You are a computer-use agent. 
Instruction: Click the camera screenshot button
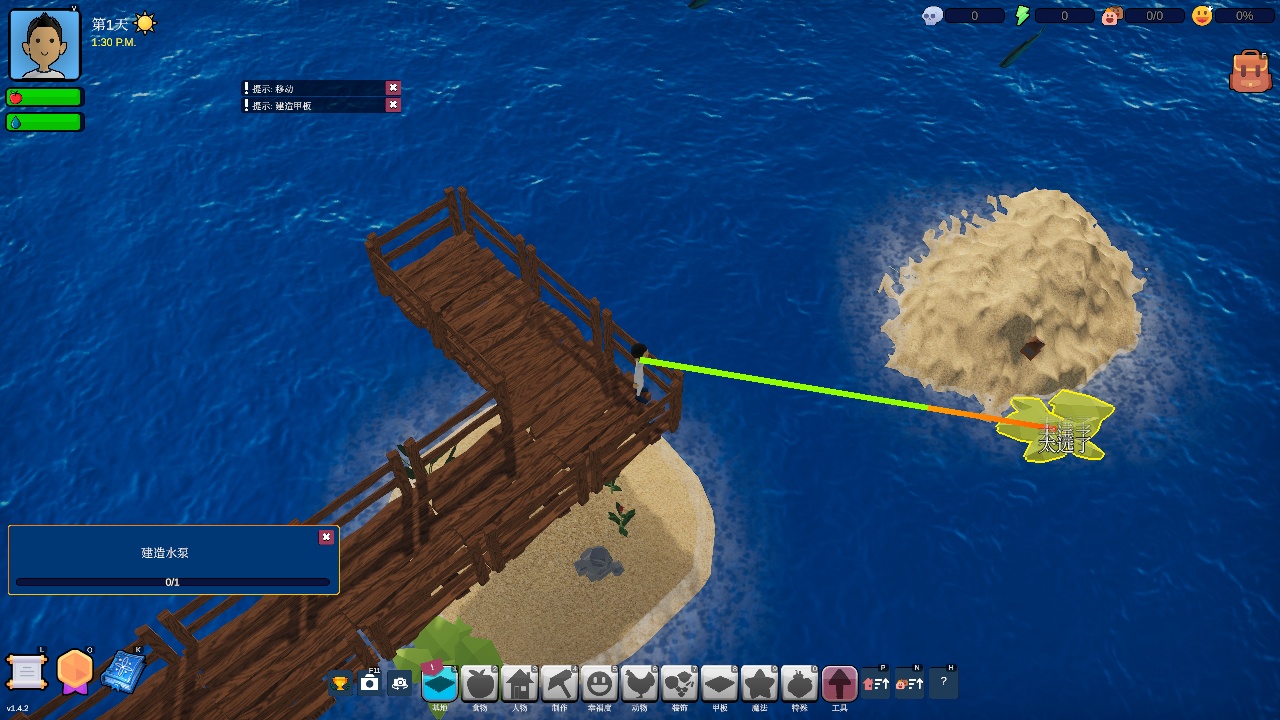click(x=370, y=683)
